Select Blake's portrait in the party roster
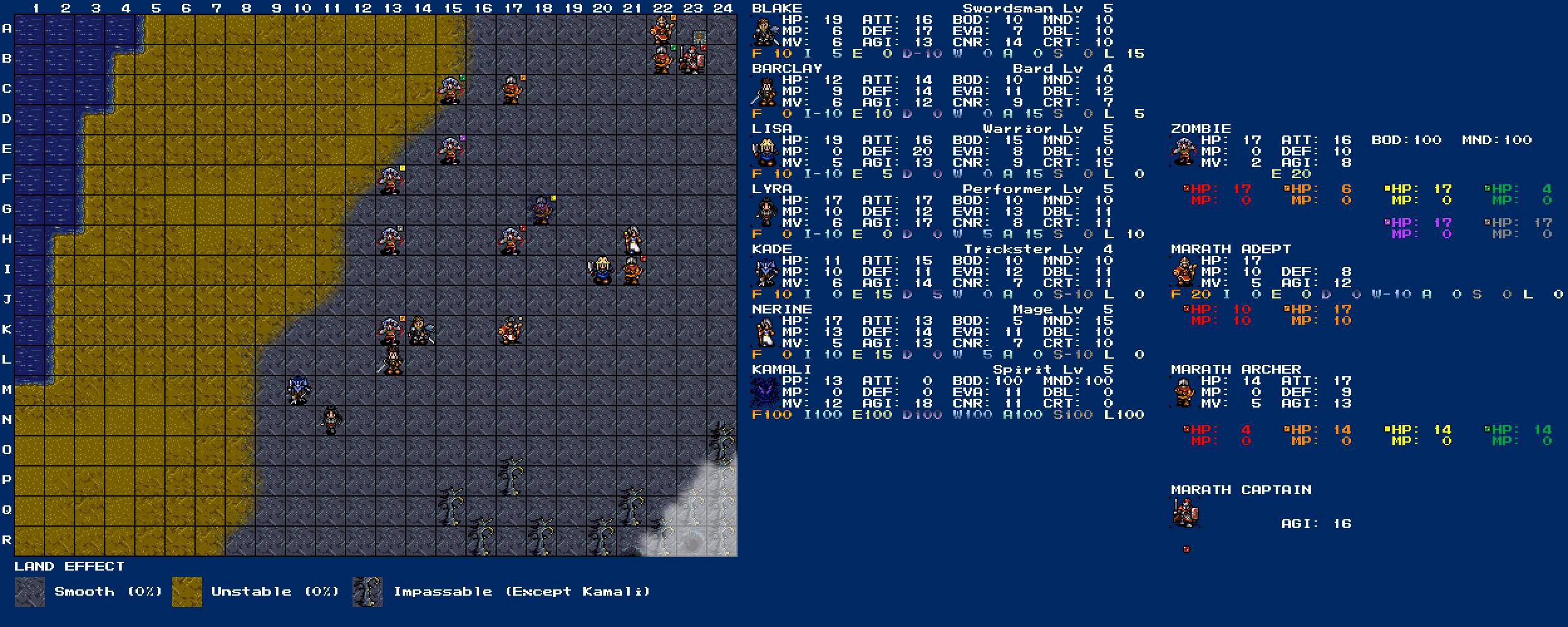 click(765, 31)
